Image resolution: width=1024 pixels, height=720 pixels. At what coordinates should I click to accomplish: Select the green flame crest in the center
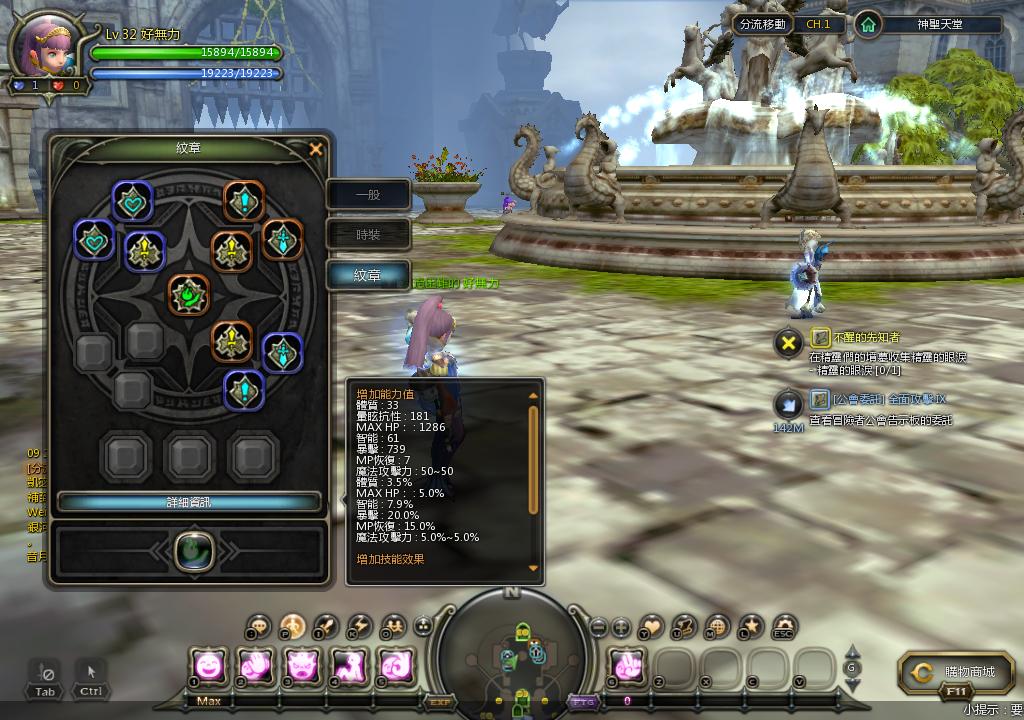pyautogui.click(x=188, y=295)
